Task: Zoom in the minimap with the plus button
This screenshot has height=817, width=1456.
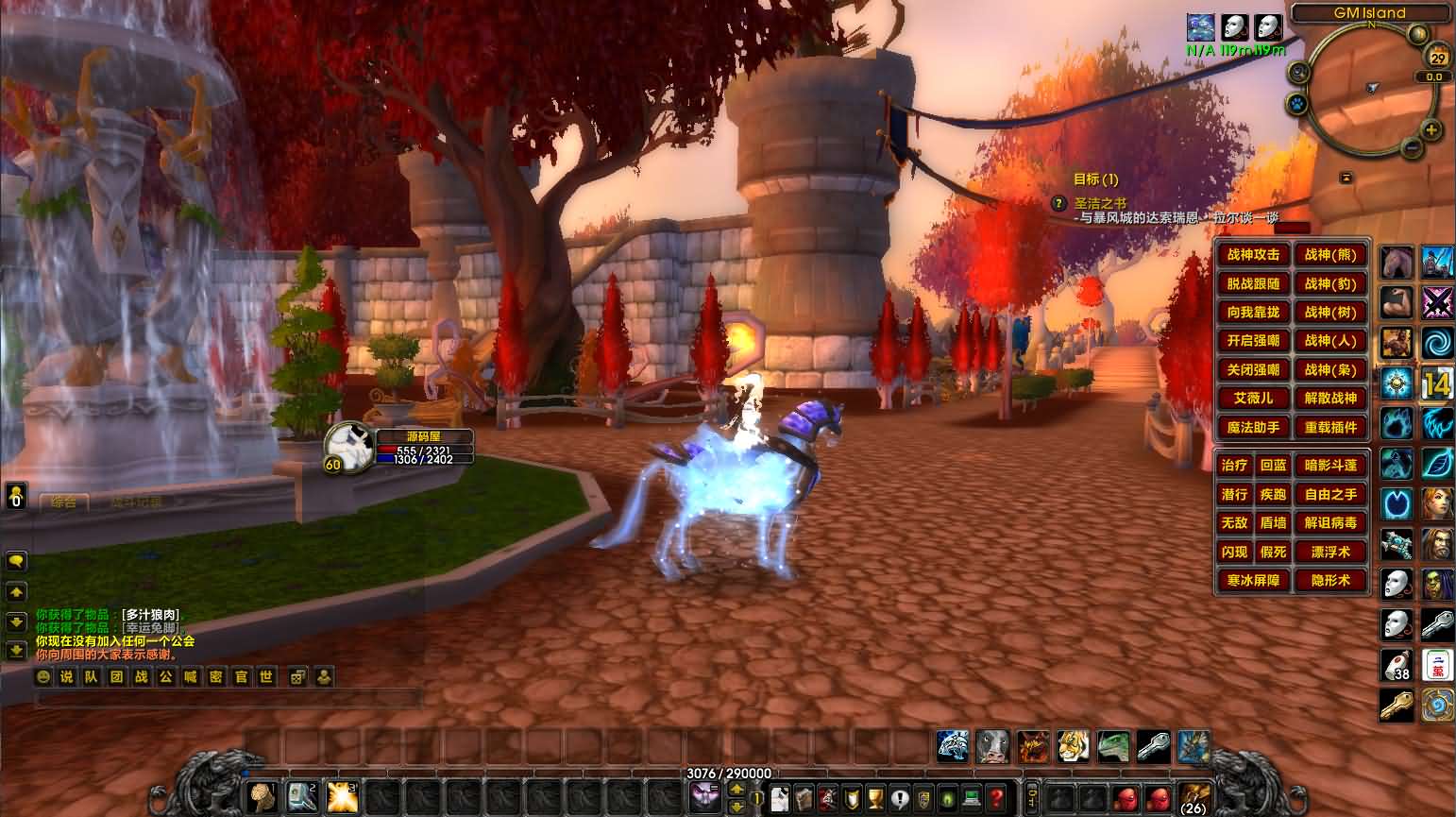Action: (1431, 130)
